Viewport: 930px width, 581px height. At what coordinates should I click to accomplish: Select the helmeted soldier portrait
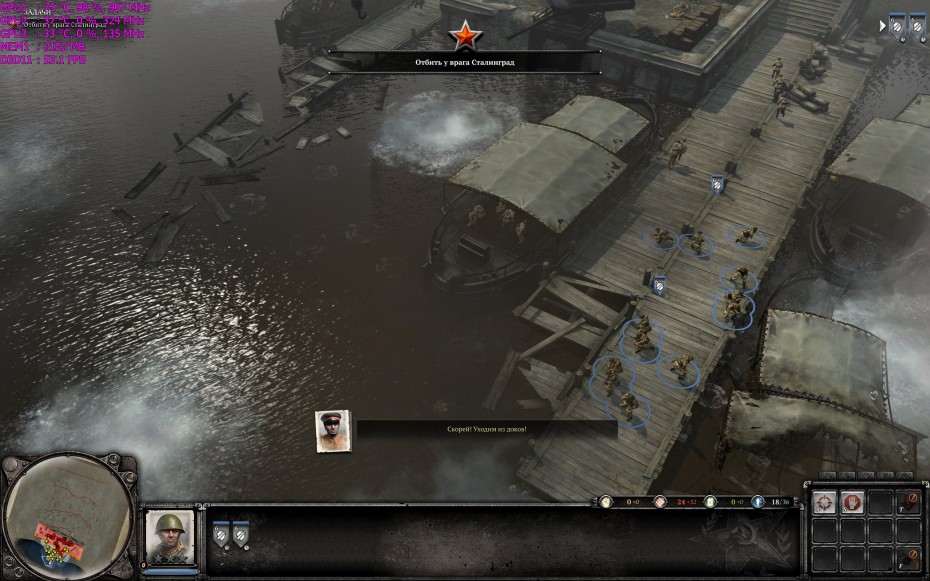[x=168, y=538]
